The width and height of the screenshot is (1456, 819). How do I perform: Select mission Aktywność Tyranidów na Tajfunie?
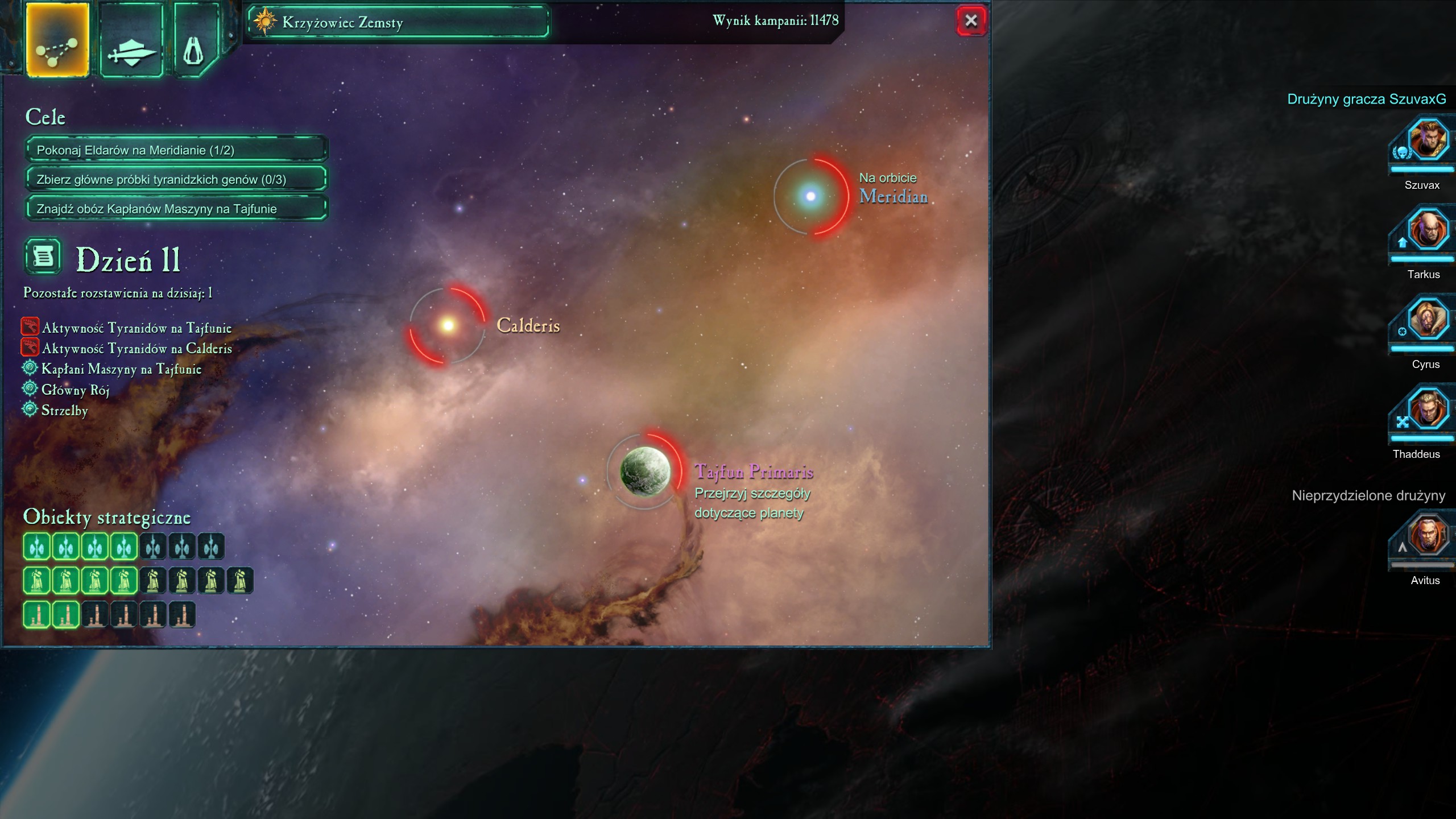(x=136, y=328)
